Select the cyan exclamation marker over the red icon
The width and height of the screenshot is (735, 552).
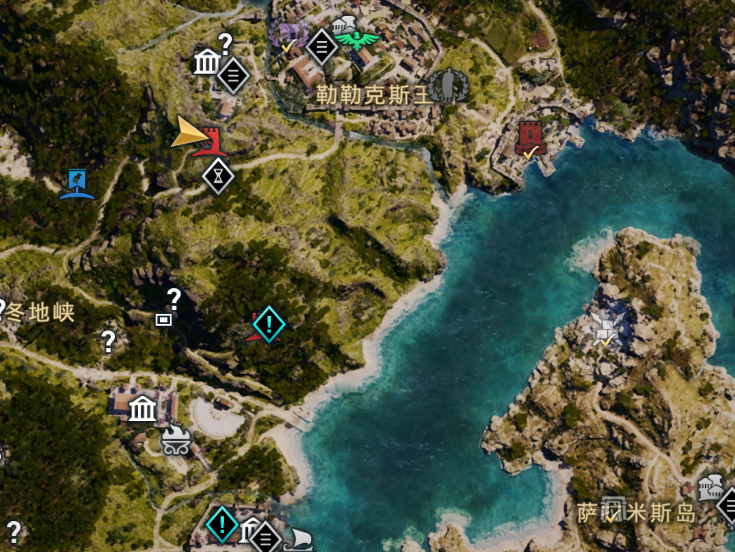[x=268, y=323]
